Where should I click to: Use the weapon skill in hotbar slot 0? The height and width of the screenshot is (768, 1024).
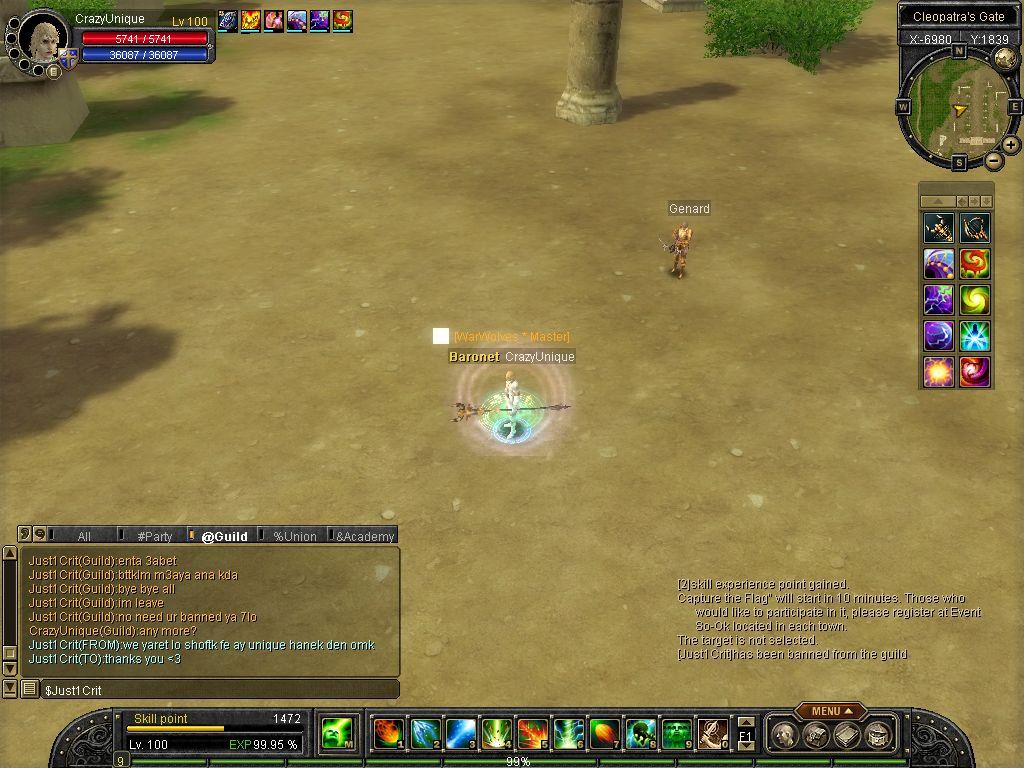(x=712, y=734)
